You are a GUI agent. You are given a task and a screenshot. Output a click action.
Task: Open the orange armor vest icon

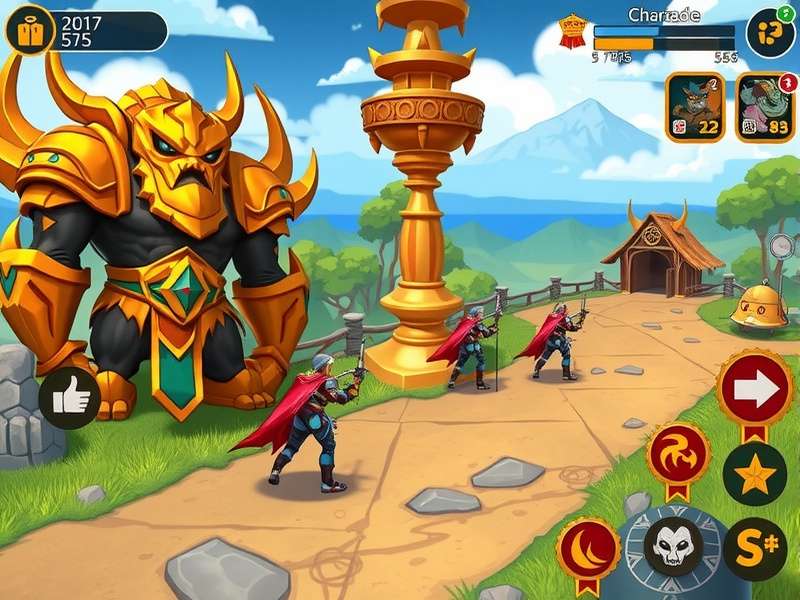coord(29,31)
